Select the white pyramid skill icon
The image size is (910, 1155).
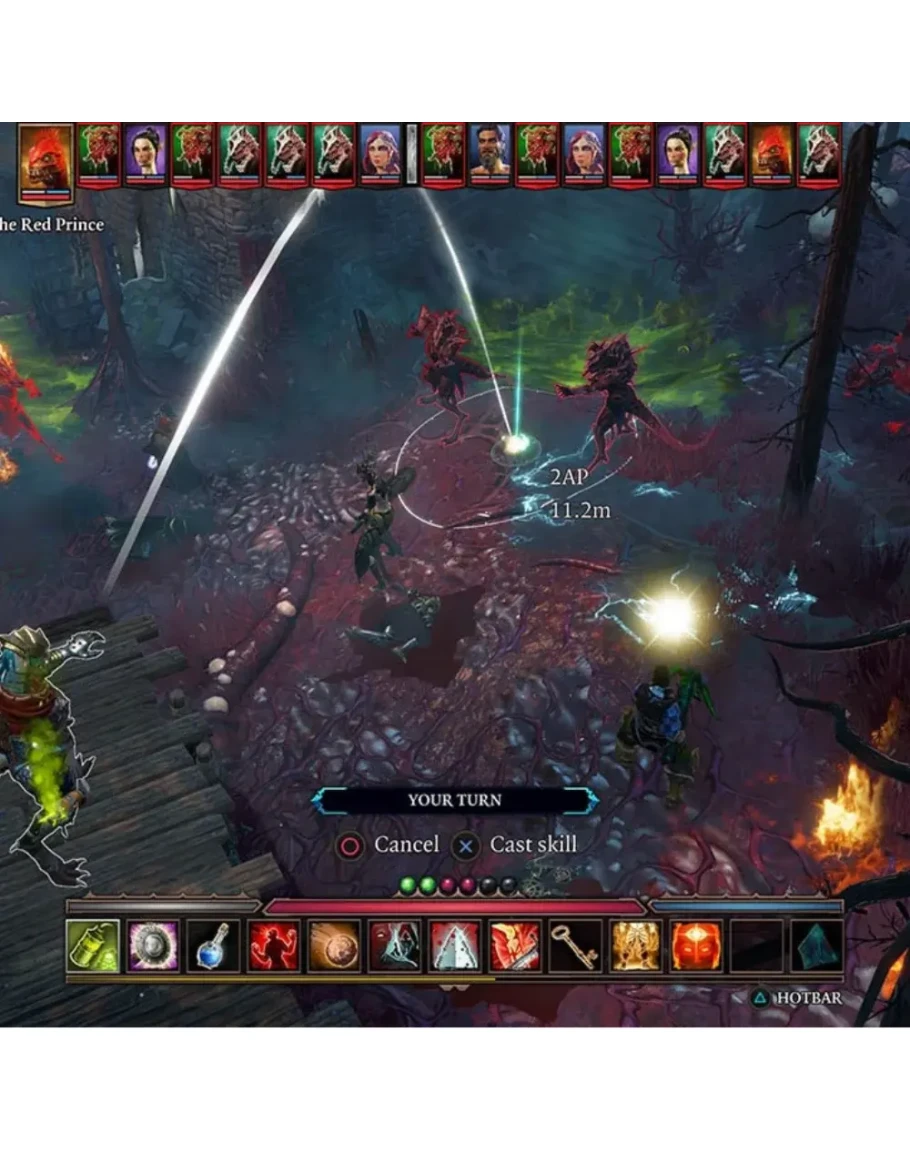tap(455, 946)
